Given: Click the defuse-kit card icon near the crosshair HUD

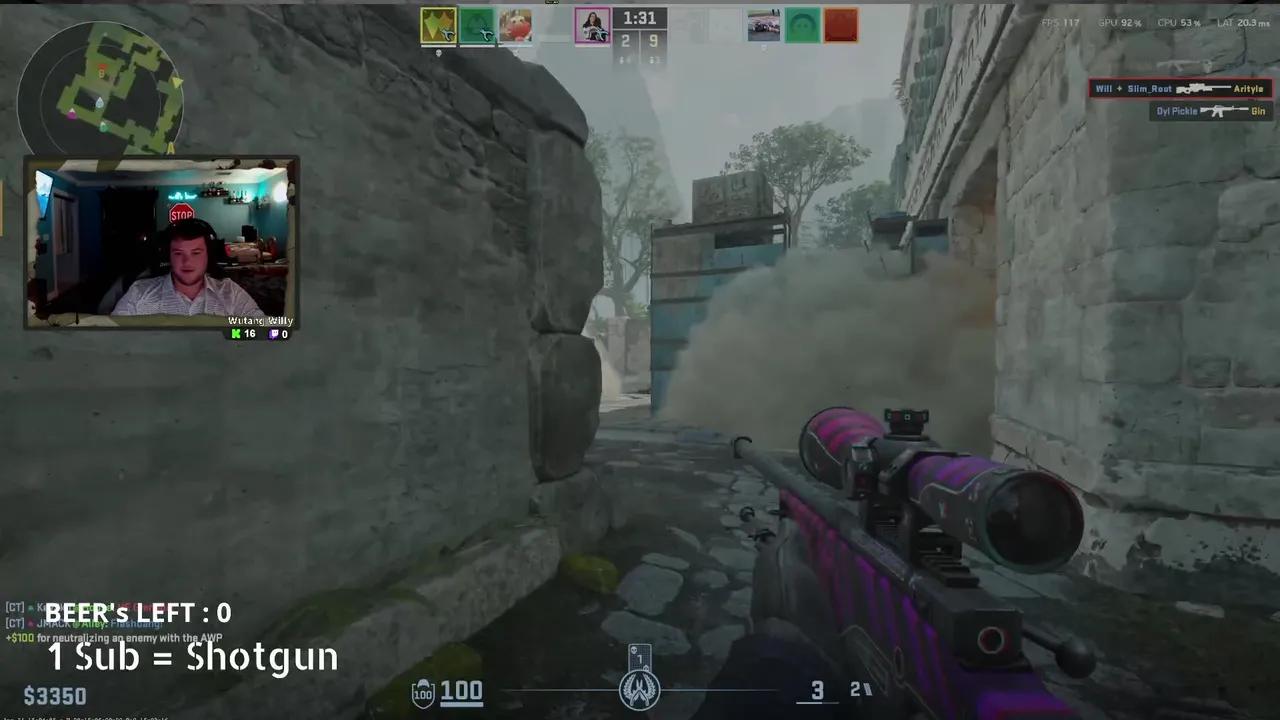Looking at the screenshot, I should [640, 658].
